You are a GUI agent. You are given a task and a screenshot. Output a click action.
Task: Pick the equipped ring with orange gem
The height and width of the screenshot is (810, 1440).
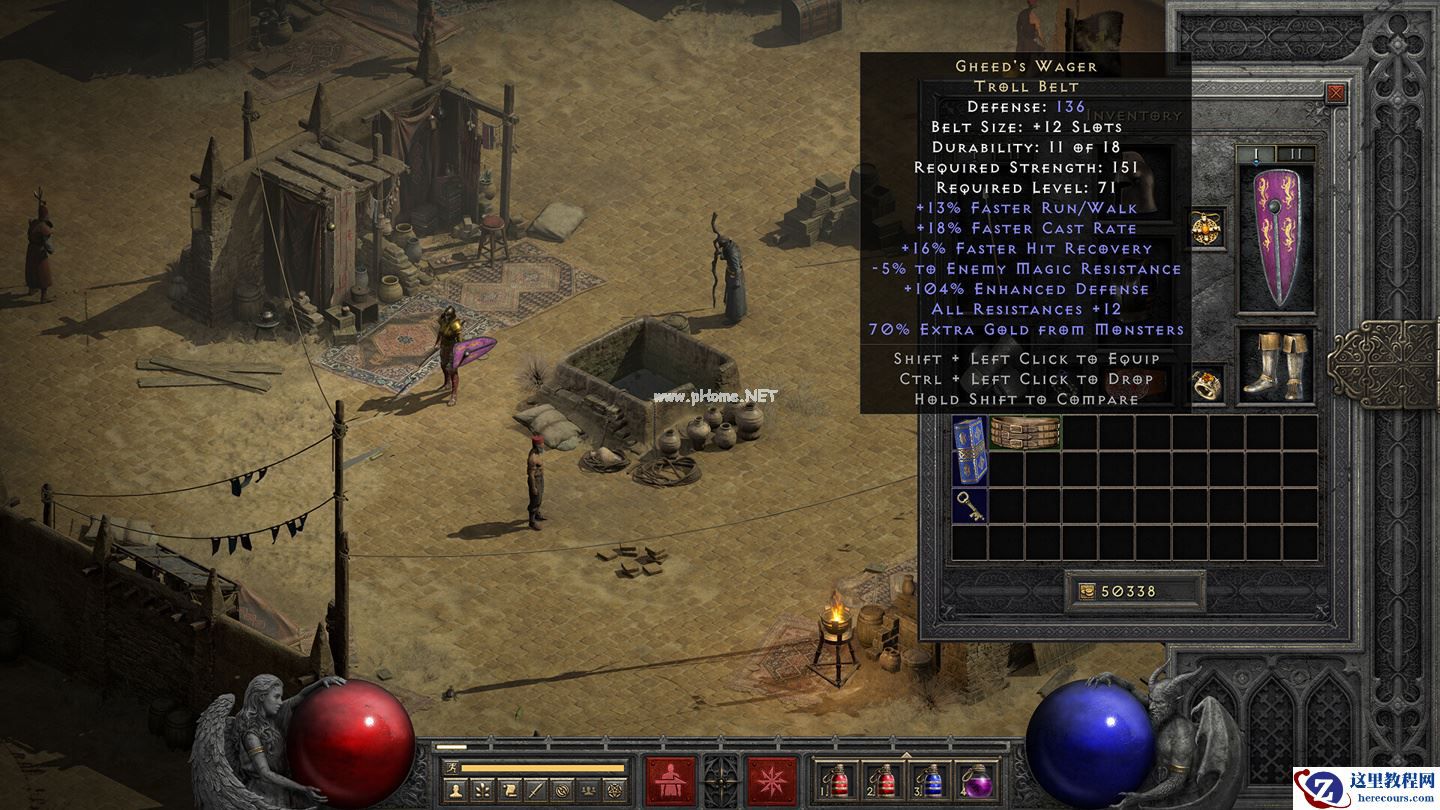coord(1206,383)
